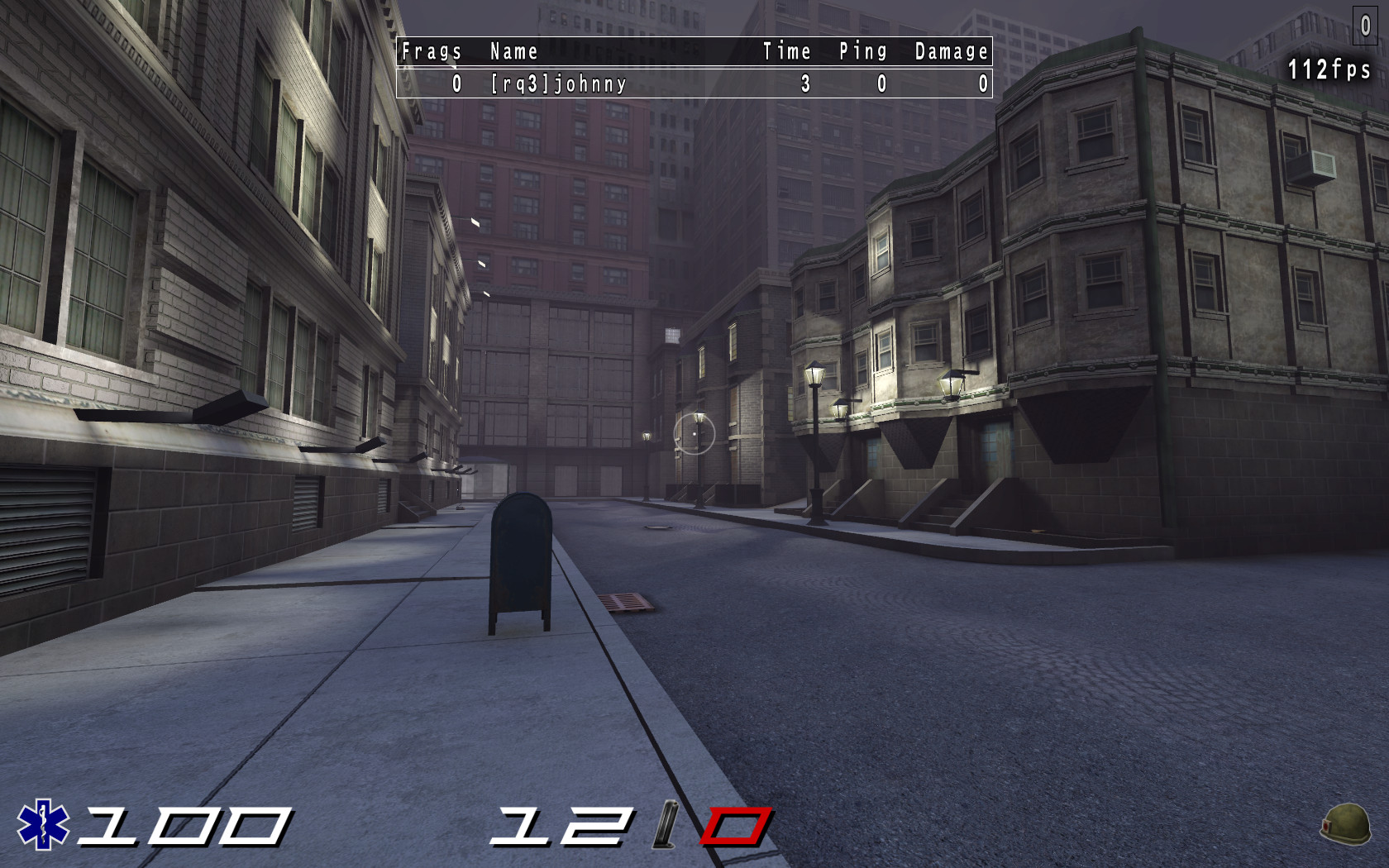Click the blue medical star health icon
Viewport: 1389px width, 868px height.
[43, 824]
